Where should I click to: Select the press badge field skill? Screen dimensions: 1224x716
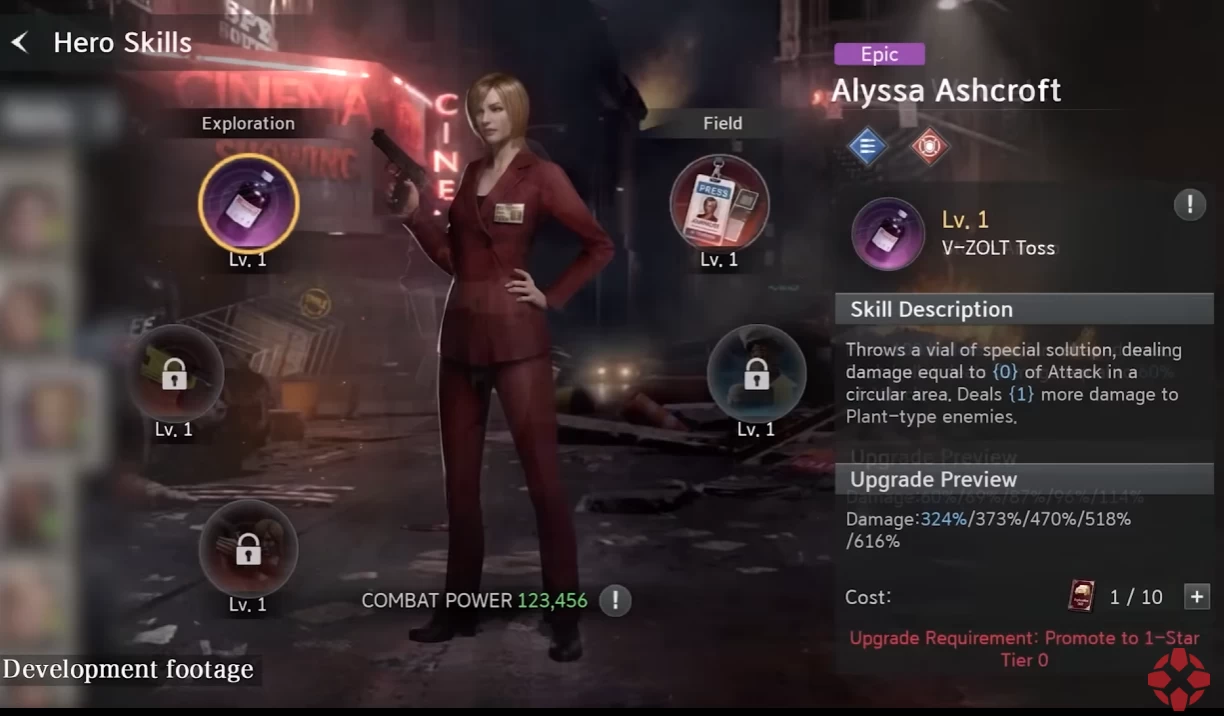click(x=719, y=203)
